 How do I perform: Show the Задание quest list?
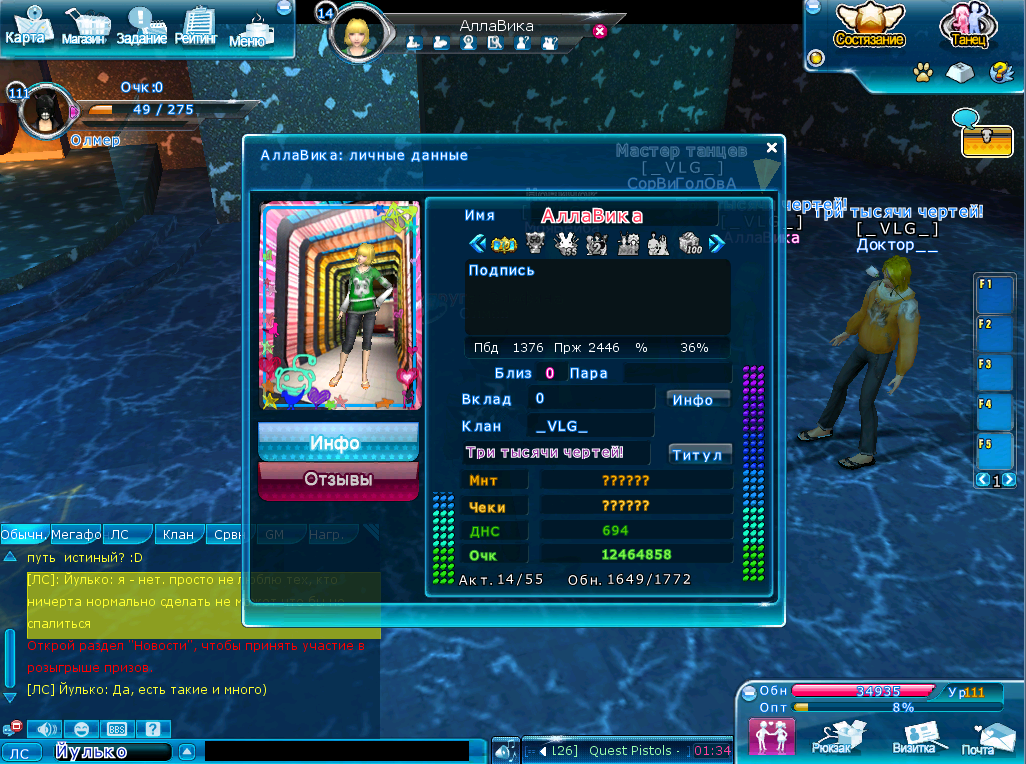click(141, 27)
